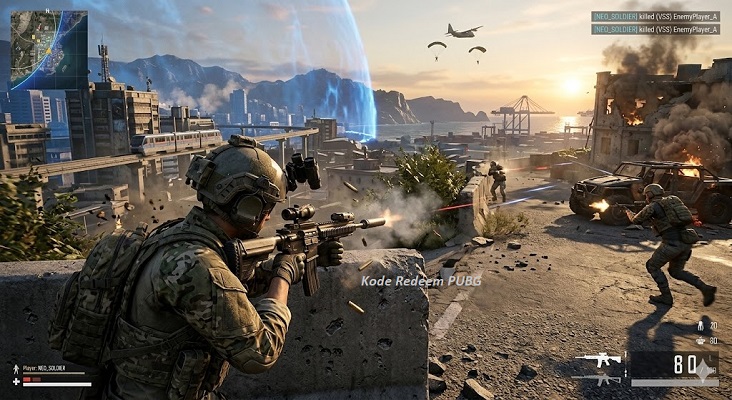Click the top kill feed entry

655,16
